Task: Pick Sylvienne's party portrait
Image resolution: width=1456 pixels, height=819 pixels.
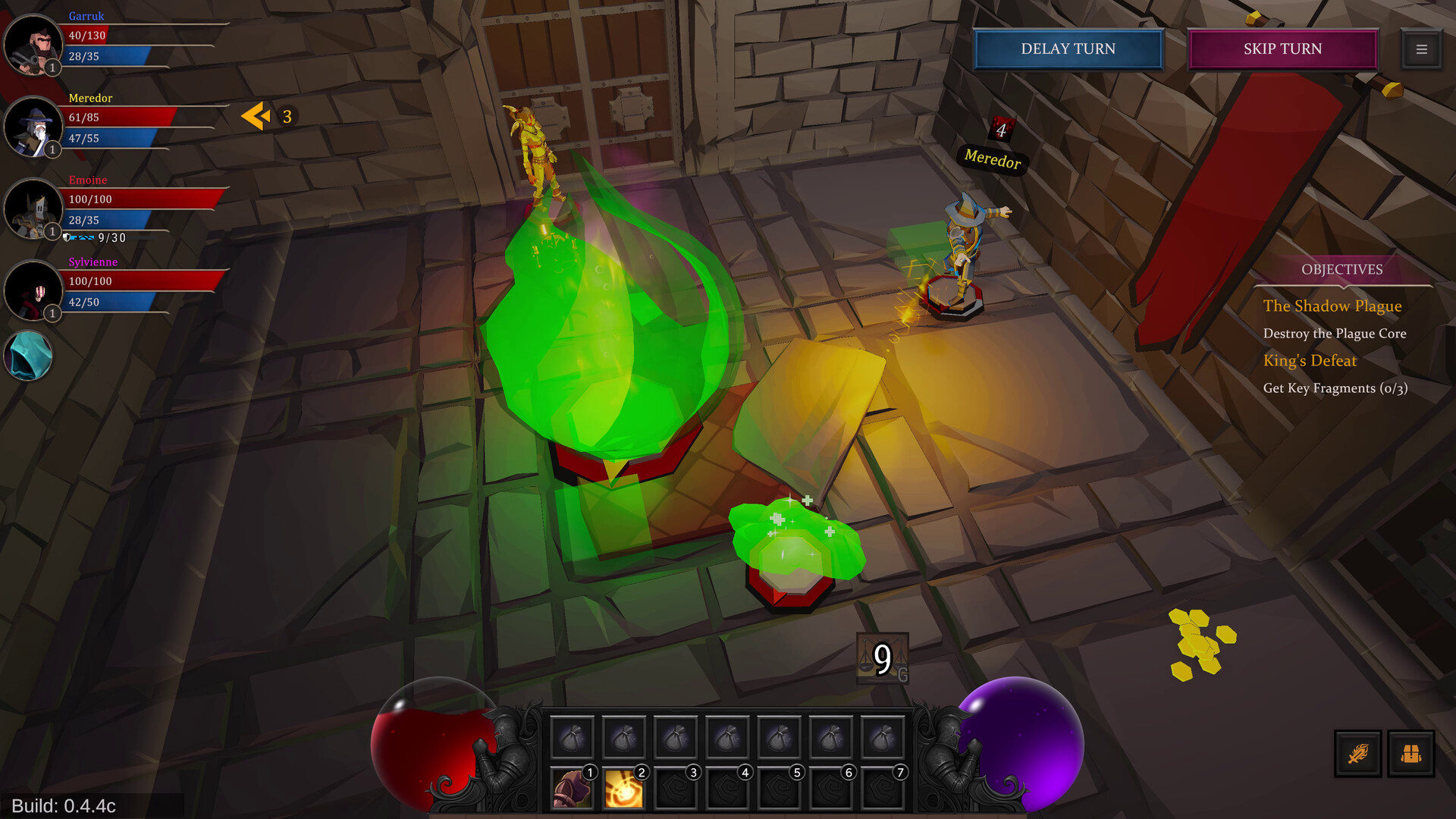Action: coord(33,290)
